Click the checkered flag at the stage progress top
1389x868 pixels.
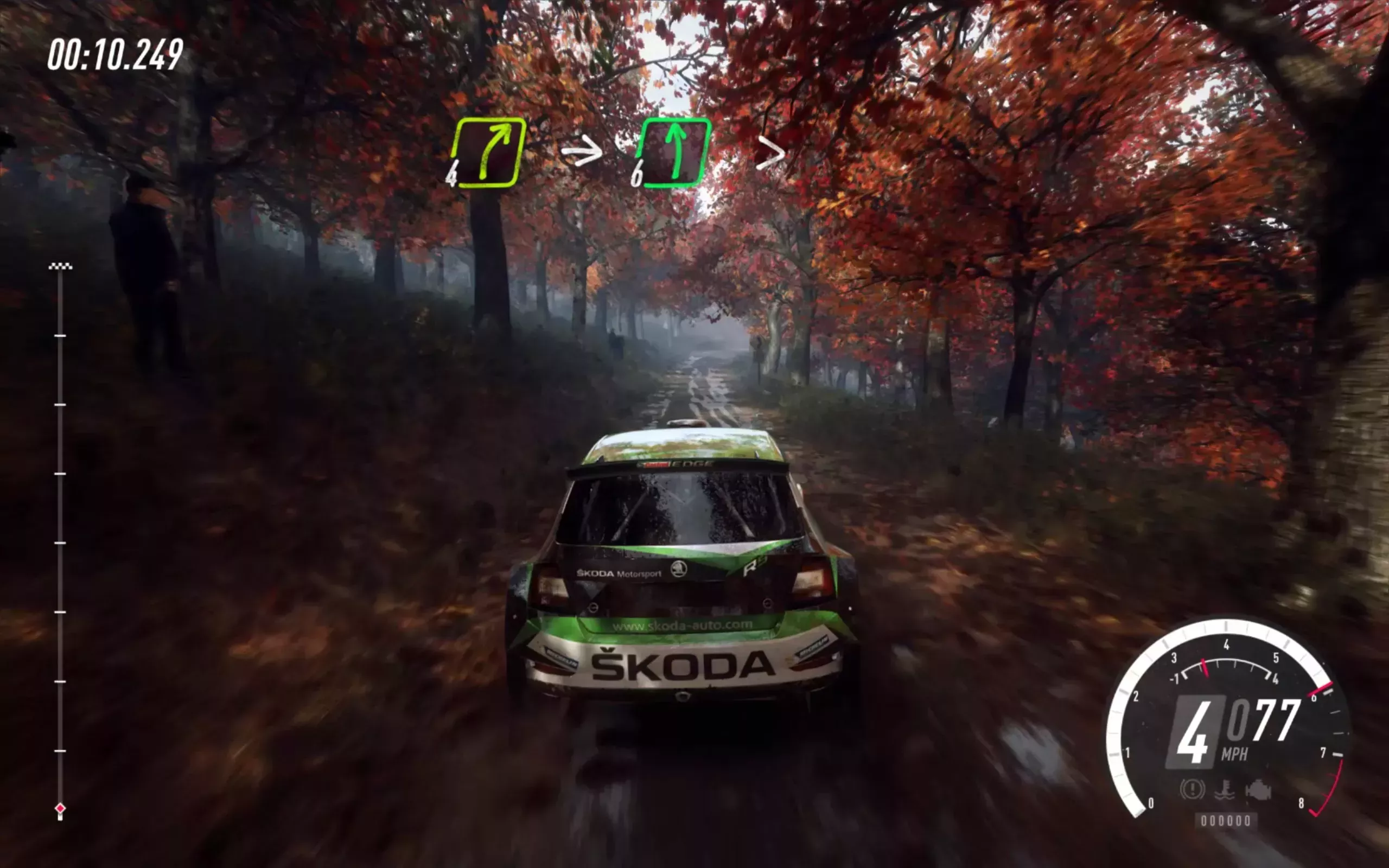(x=59, y=266)
